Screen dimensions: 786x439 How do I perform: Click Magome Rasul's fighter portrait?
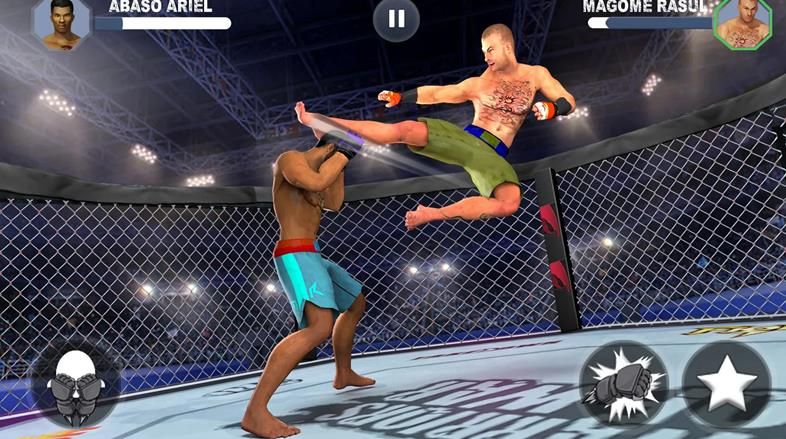click(742, 23)
